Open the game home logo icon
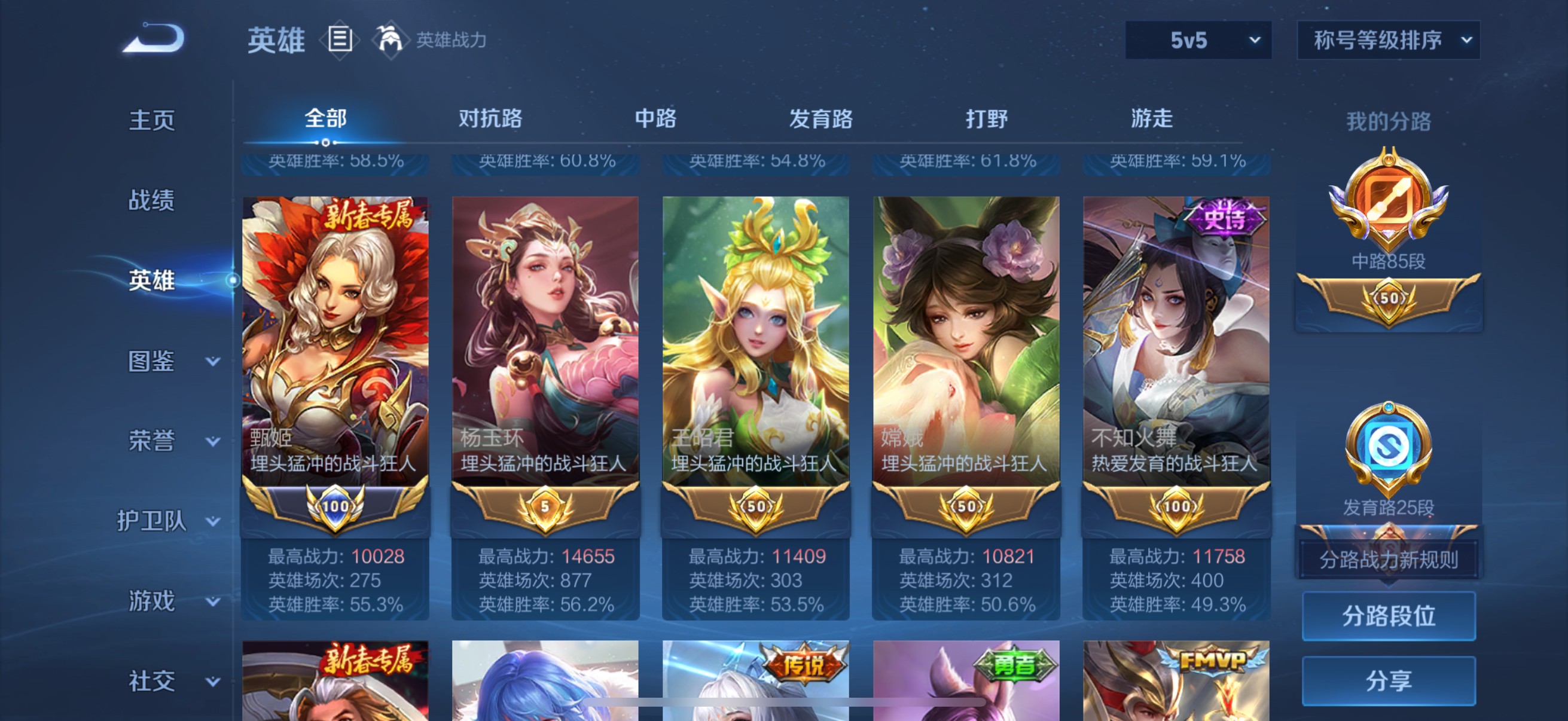This screenshot has width=1568, height=721. pyautogui.click(x=154, y=38)
